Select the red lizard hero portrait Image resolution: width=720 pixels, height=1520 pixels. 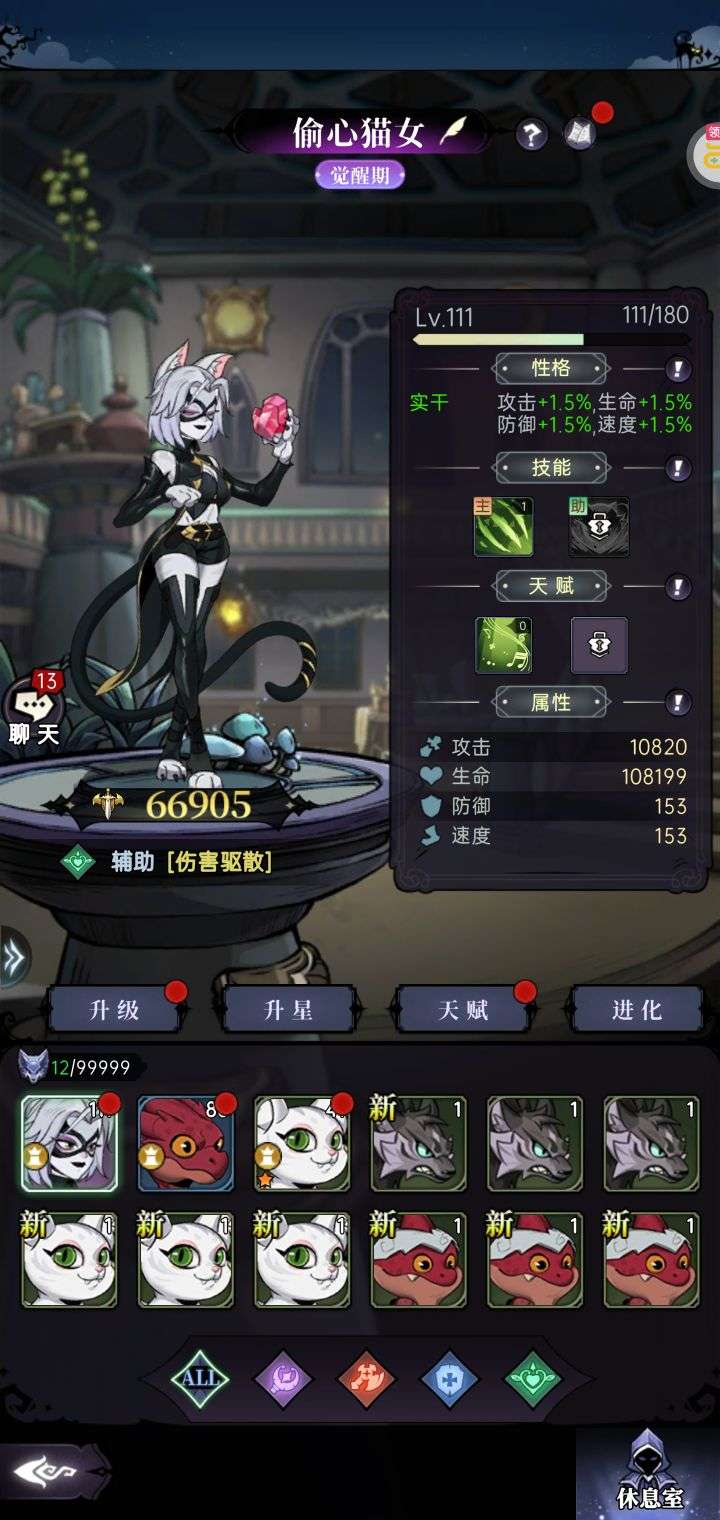click(185, 1144)
